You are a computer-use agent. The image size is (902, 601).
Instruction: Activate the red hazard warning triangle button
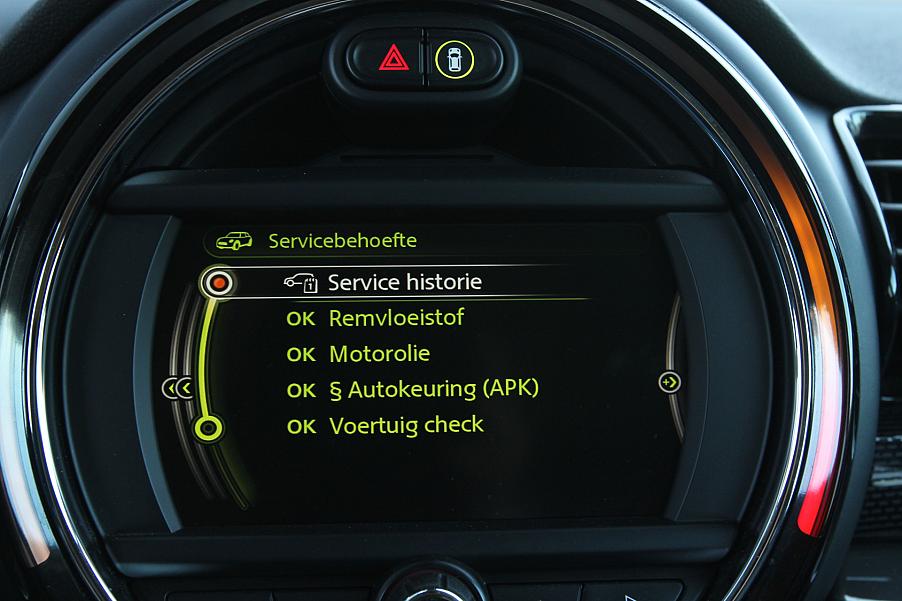[394, 59]
